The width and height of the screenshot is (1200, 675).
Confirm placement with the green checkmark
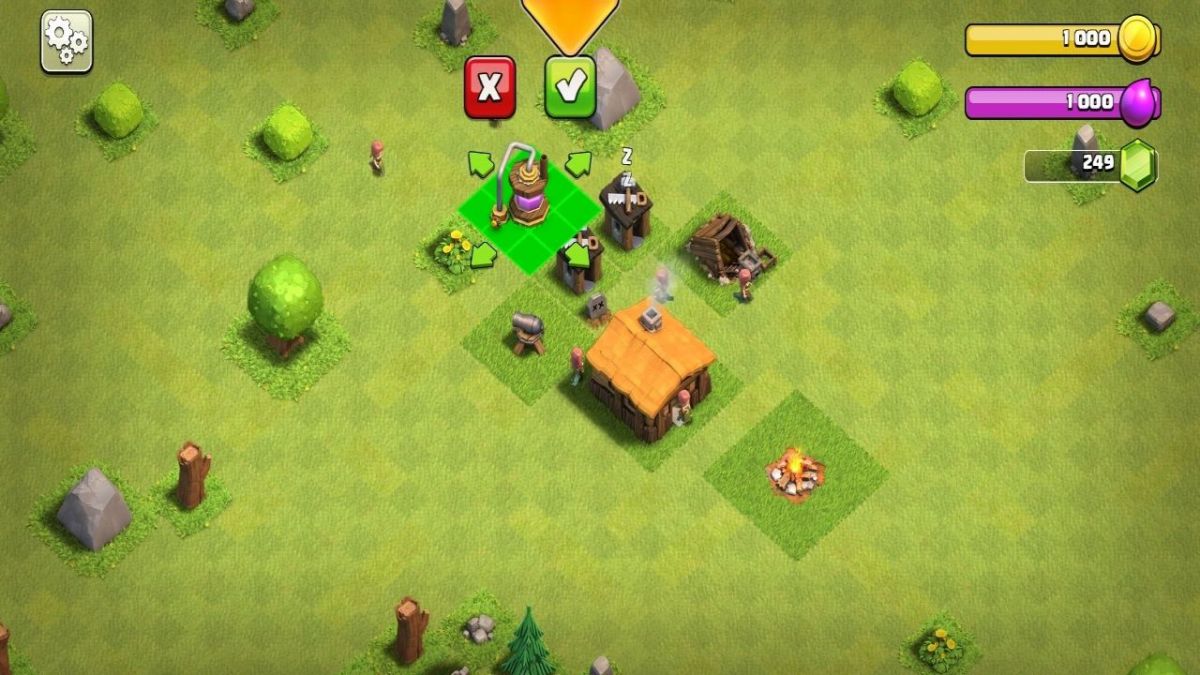[x=570, y=88]
